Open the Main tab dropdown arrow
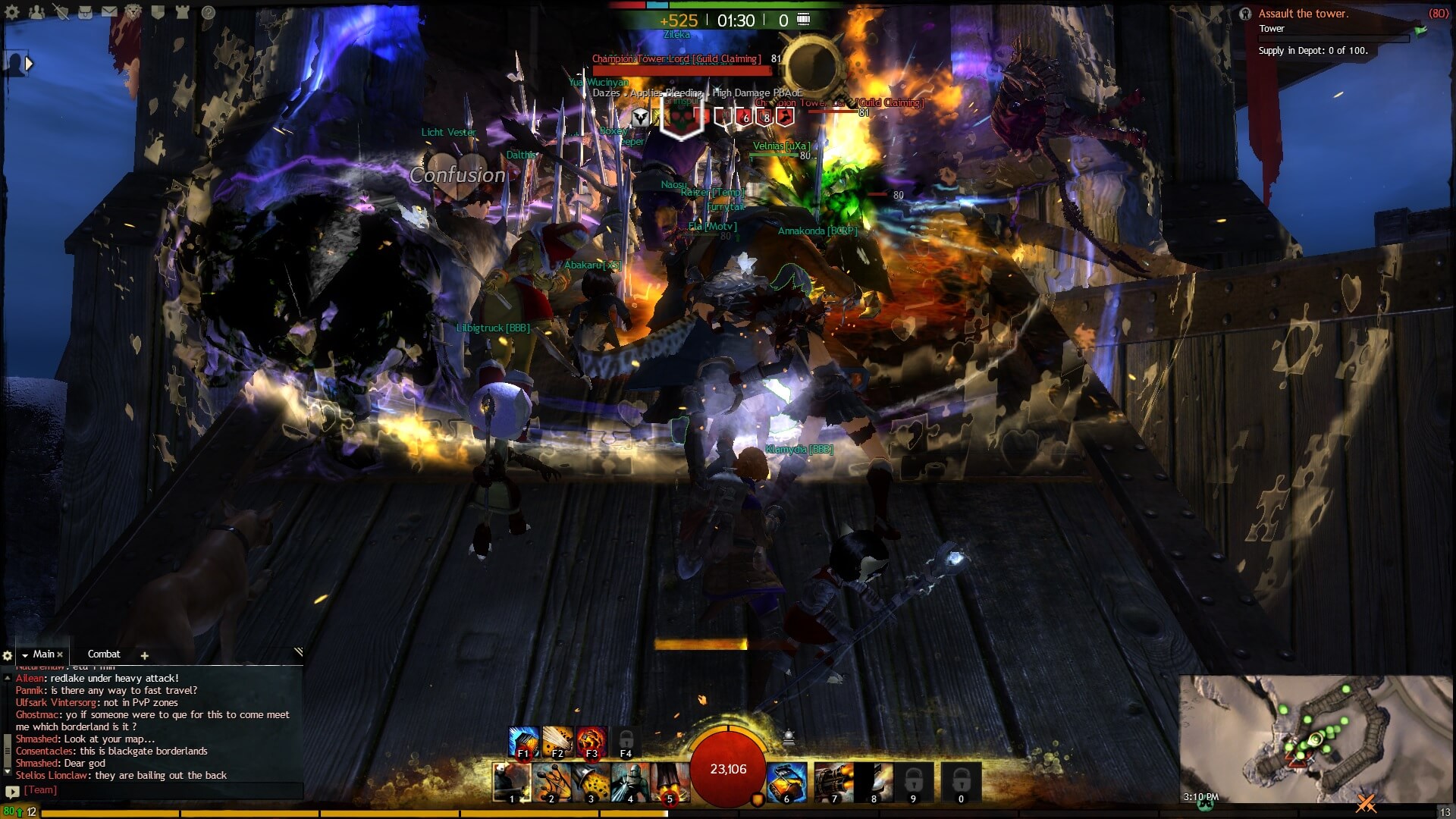Viewport: 1456px width, 819px height. [x=25, y=654]
